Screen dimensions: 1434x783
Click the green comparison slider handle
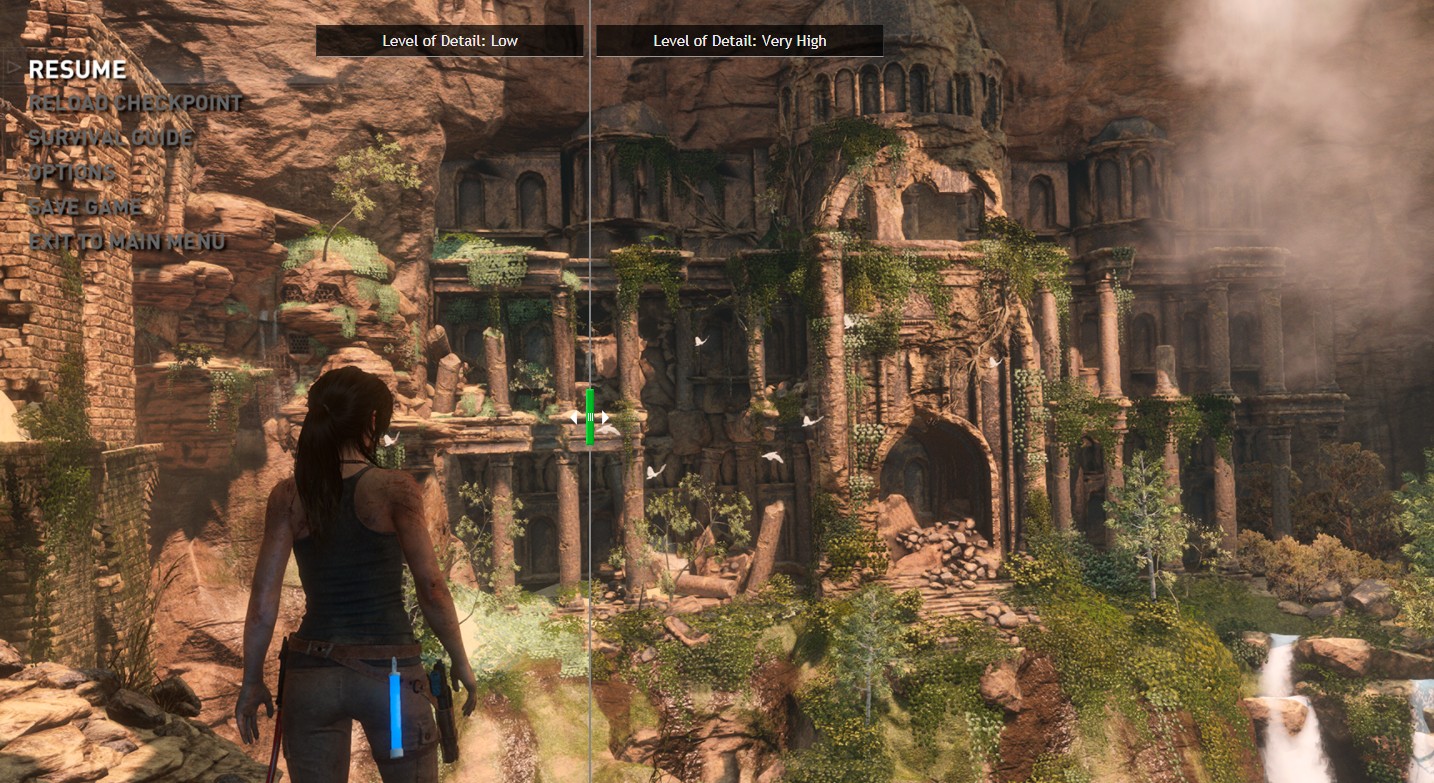point(590,416)
